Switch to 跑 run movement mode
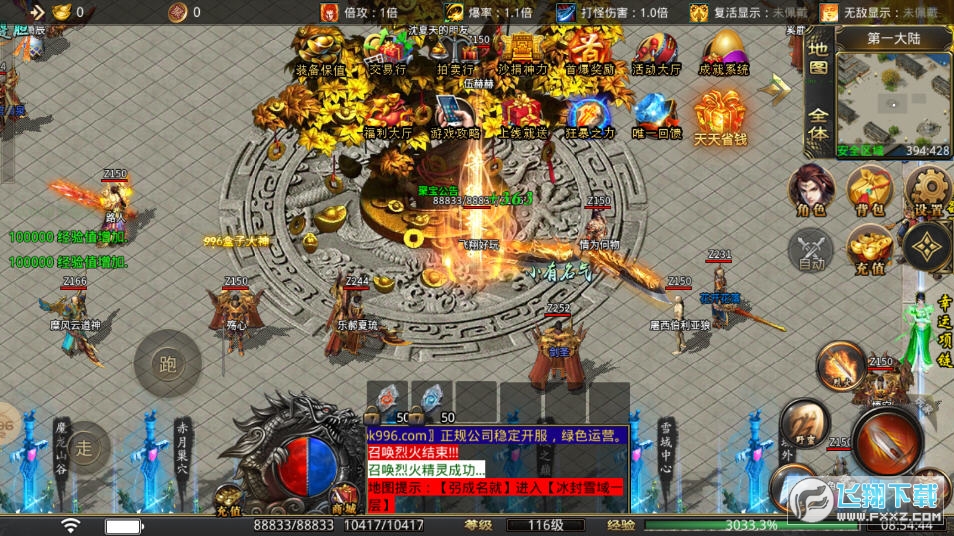This screenshot has width=954, height=536. pyautogui.click(x=167, y=365)
